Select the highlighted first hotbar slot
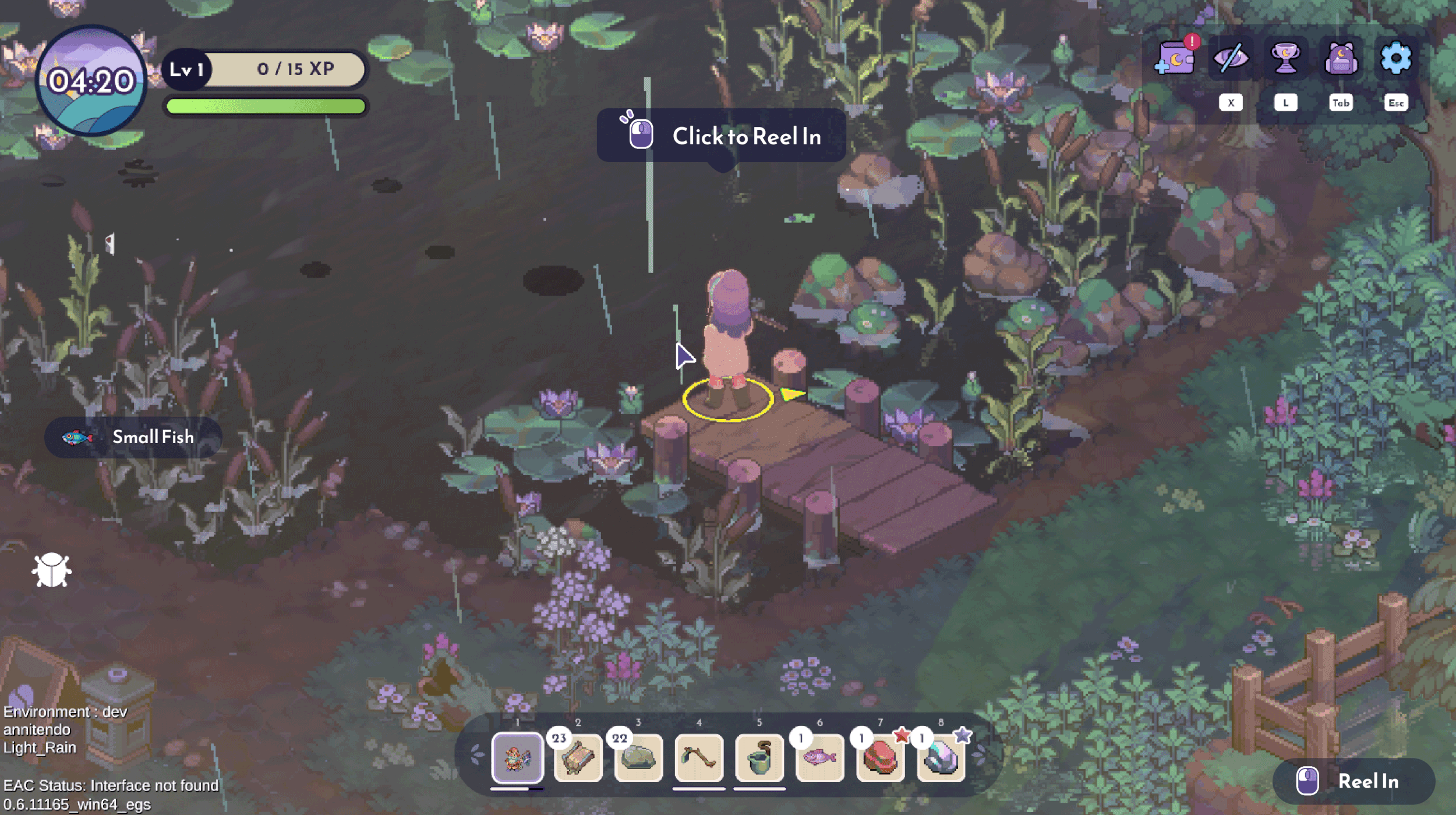 (x=517, y=758)
